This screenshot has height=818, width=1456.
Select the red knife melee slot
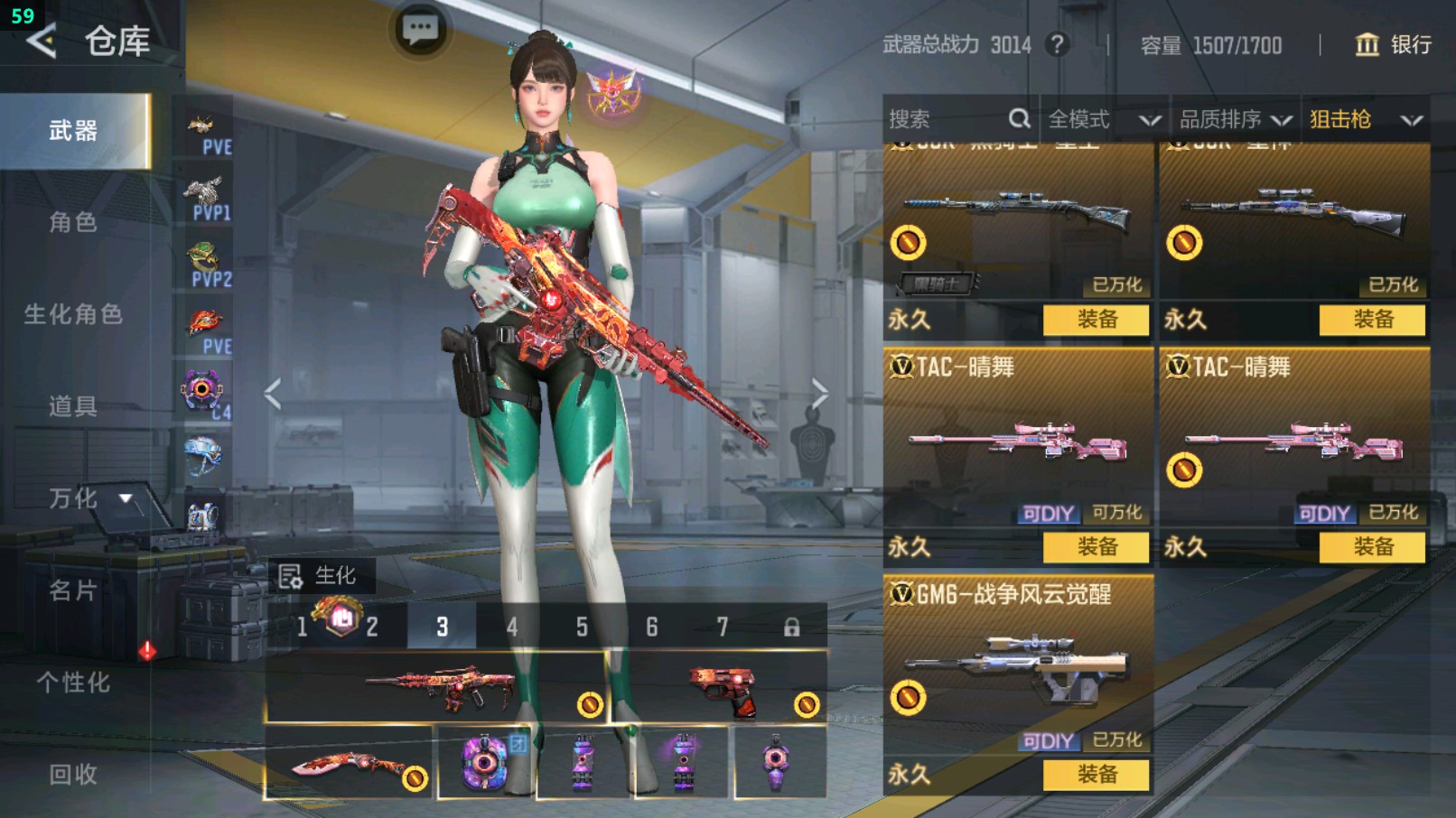point(348,765)
